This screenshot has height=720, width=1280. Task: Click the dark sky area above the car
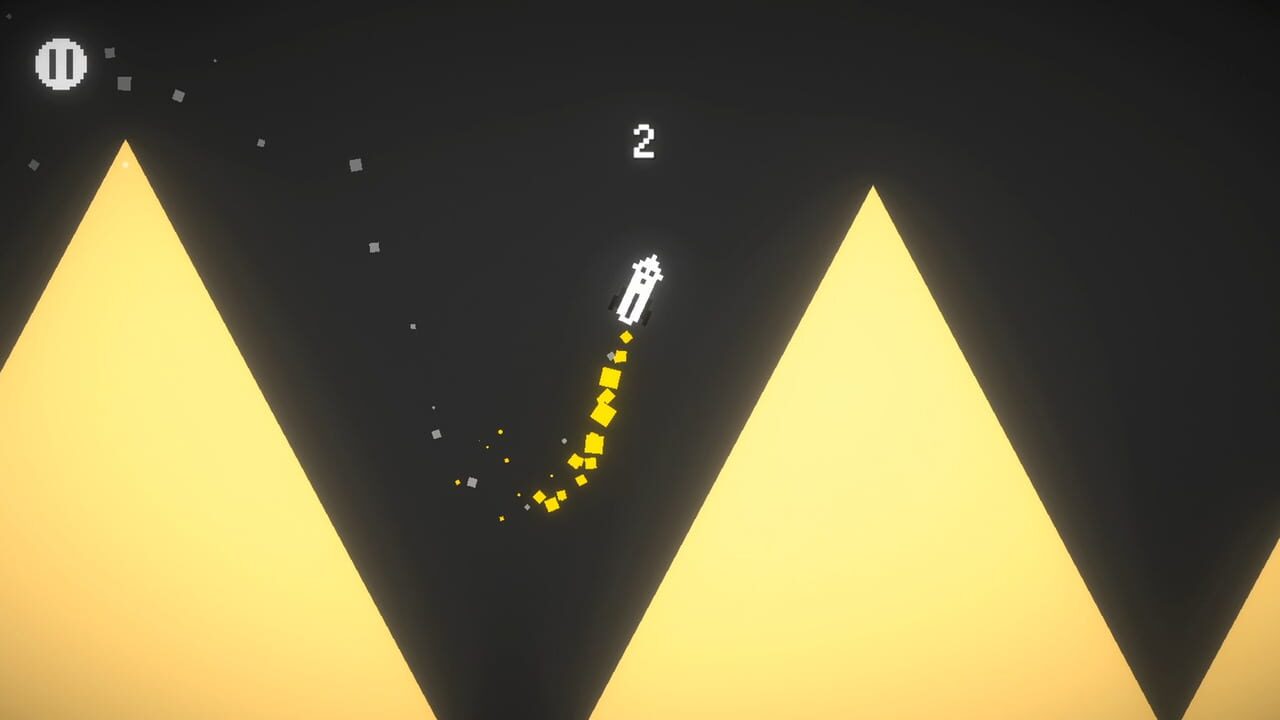pos(640,200)
